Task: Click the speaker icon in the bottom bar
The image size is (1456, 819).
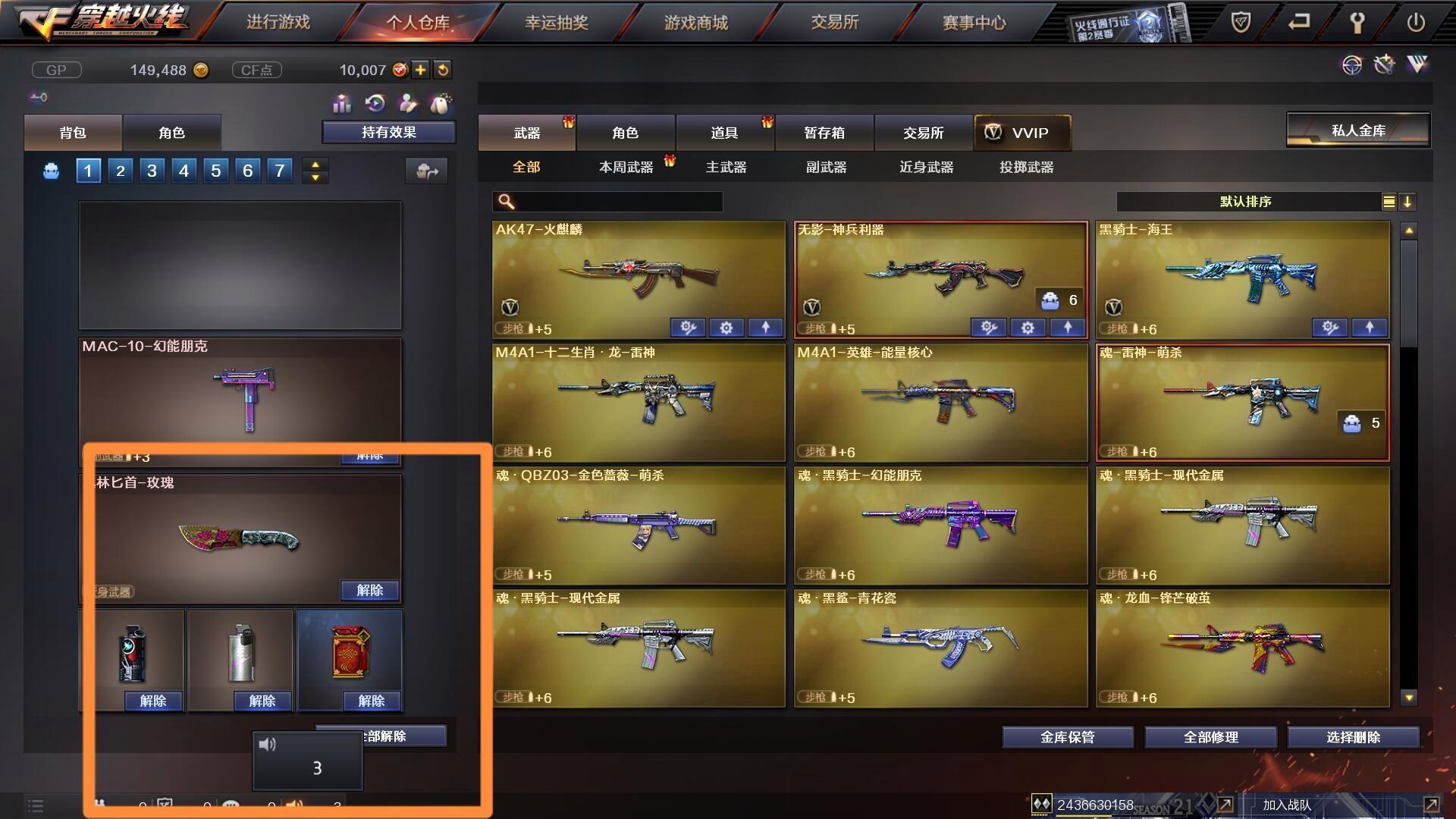Action: [x=295, y=805]
